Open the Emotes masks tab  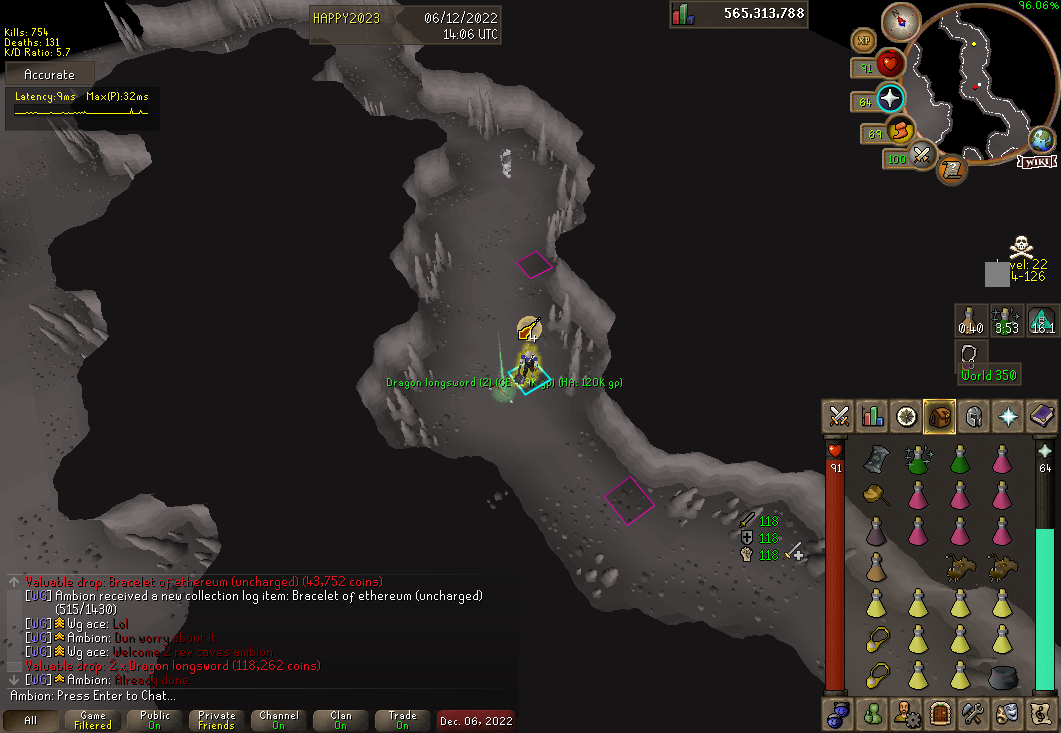[1007, 713]
